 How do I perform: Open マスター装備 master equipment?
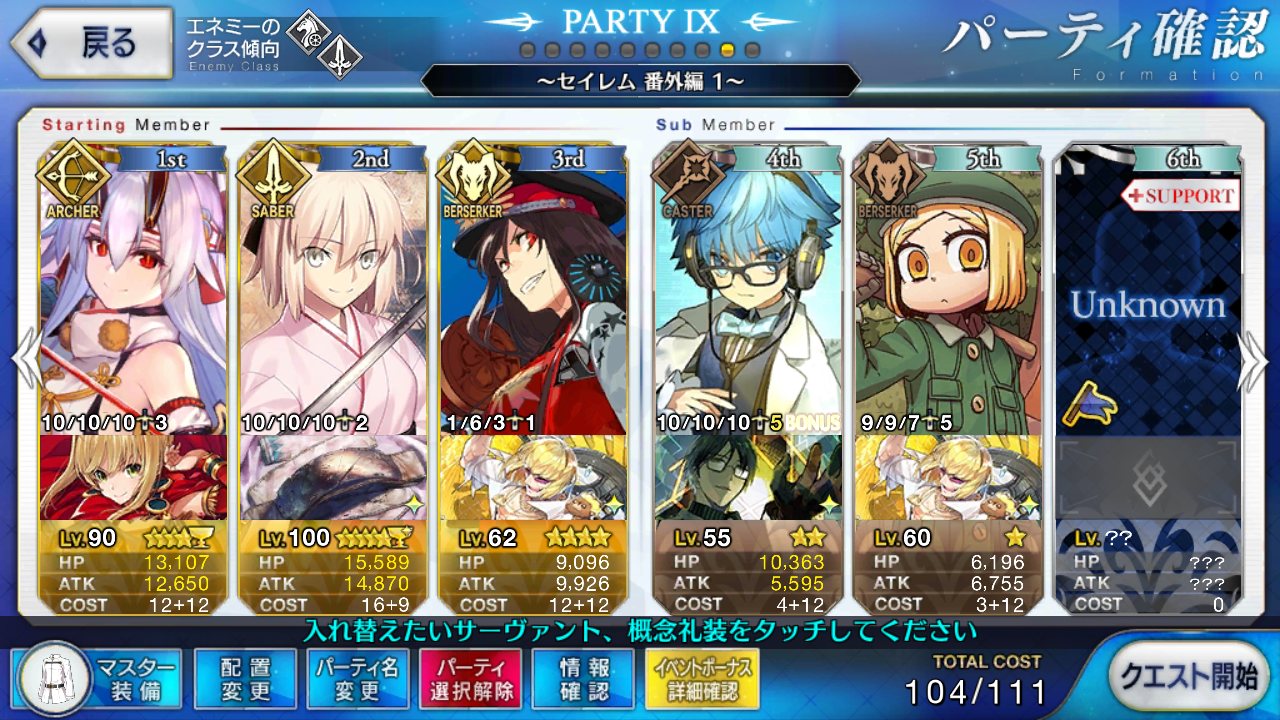pos(98,678)
